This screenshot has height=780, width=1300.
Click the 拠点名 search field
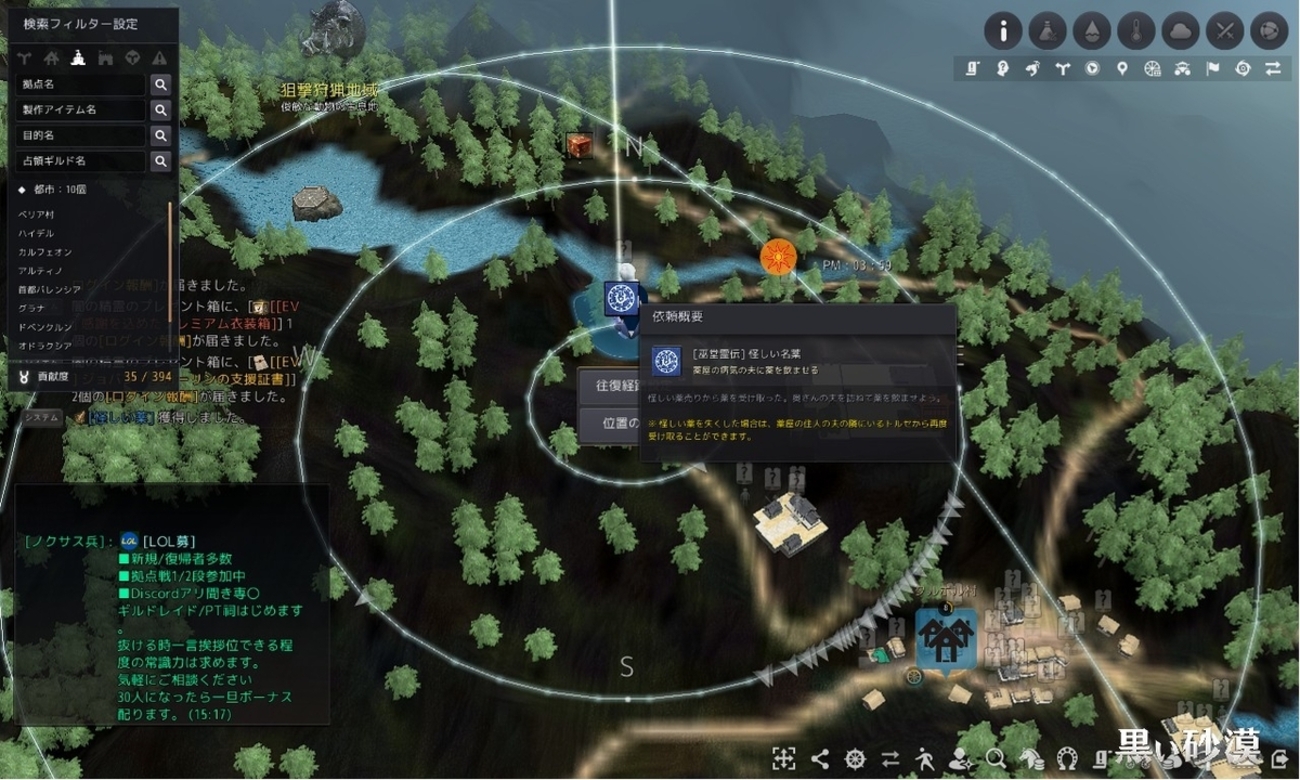(x=82, y=85)
